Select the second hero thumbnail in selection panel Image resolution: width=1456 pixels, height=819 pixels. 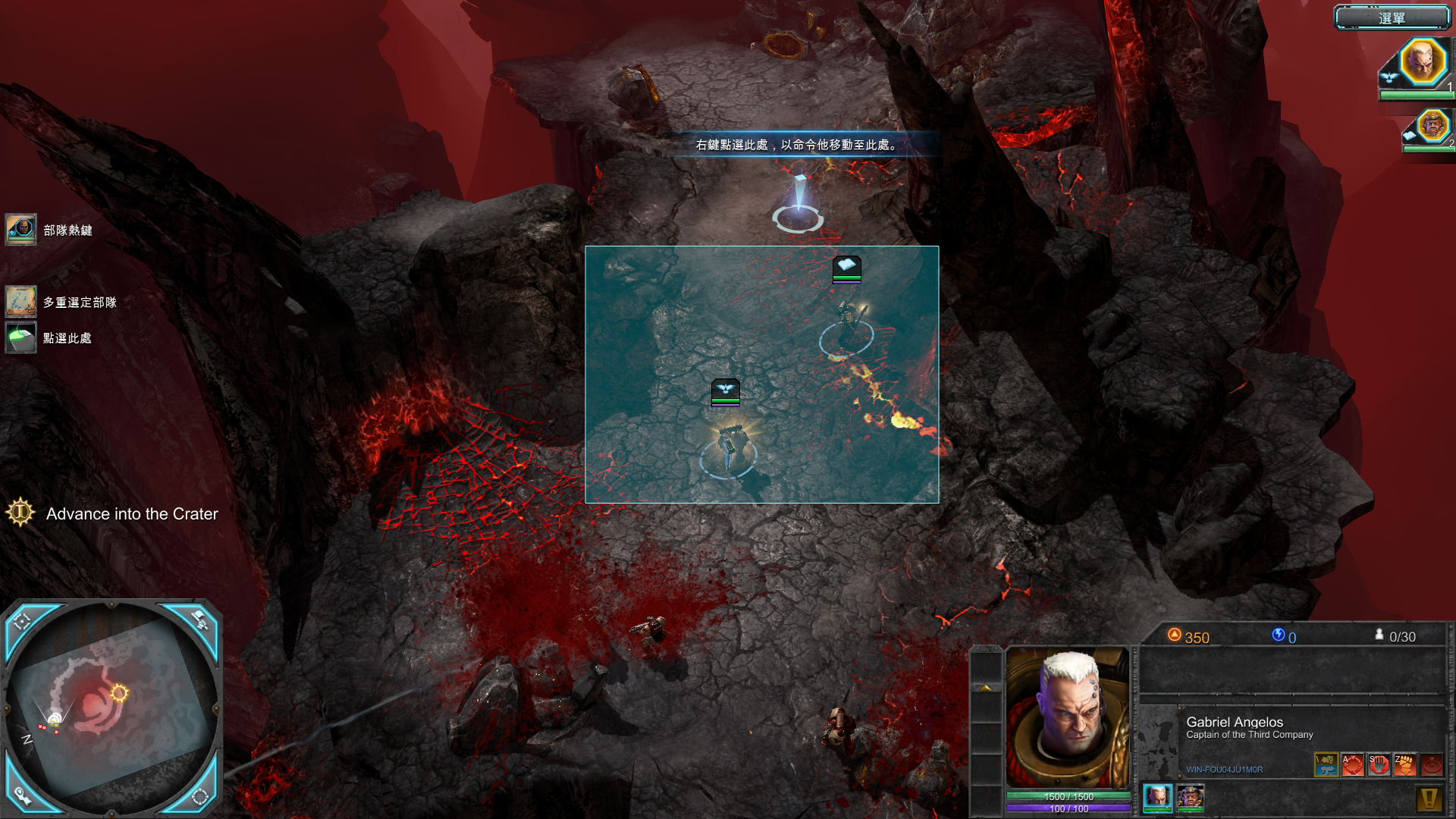coord(1191,797)
